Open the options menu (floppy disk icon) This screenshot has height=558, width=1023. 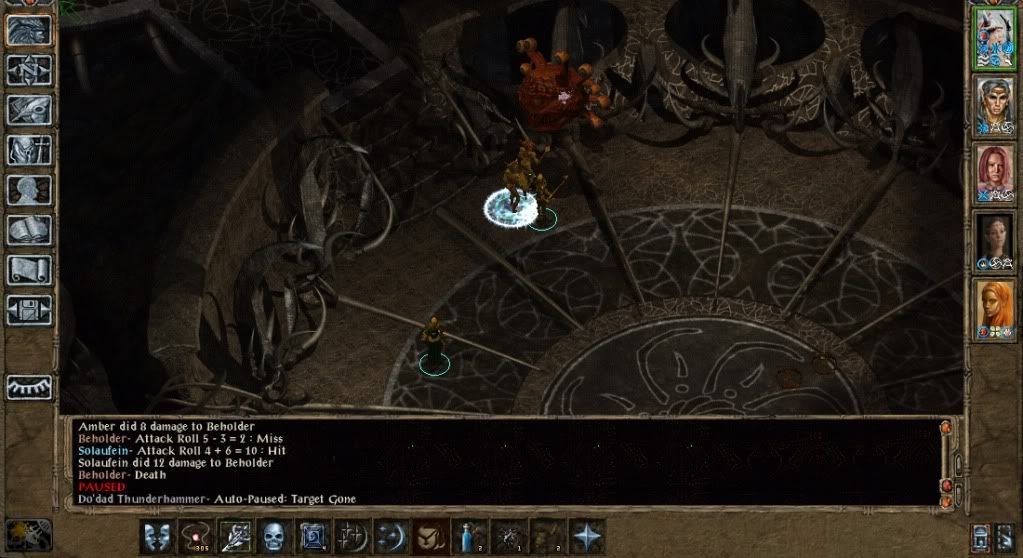[x=28, y=309]
